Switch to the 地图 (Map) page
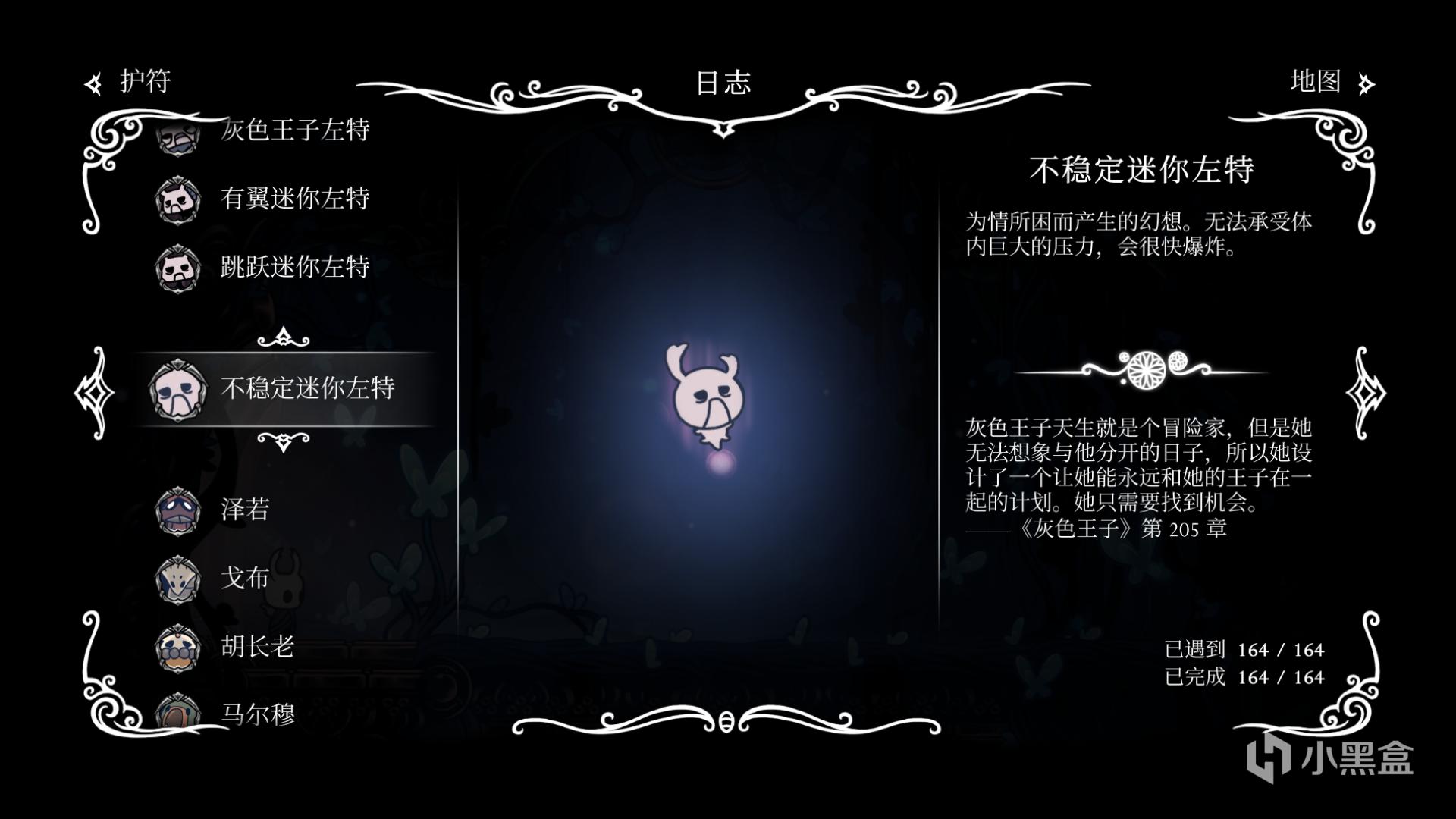Viewport: 1456px width, 819px height. click(1332, 82)
